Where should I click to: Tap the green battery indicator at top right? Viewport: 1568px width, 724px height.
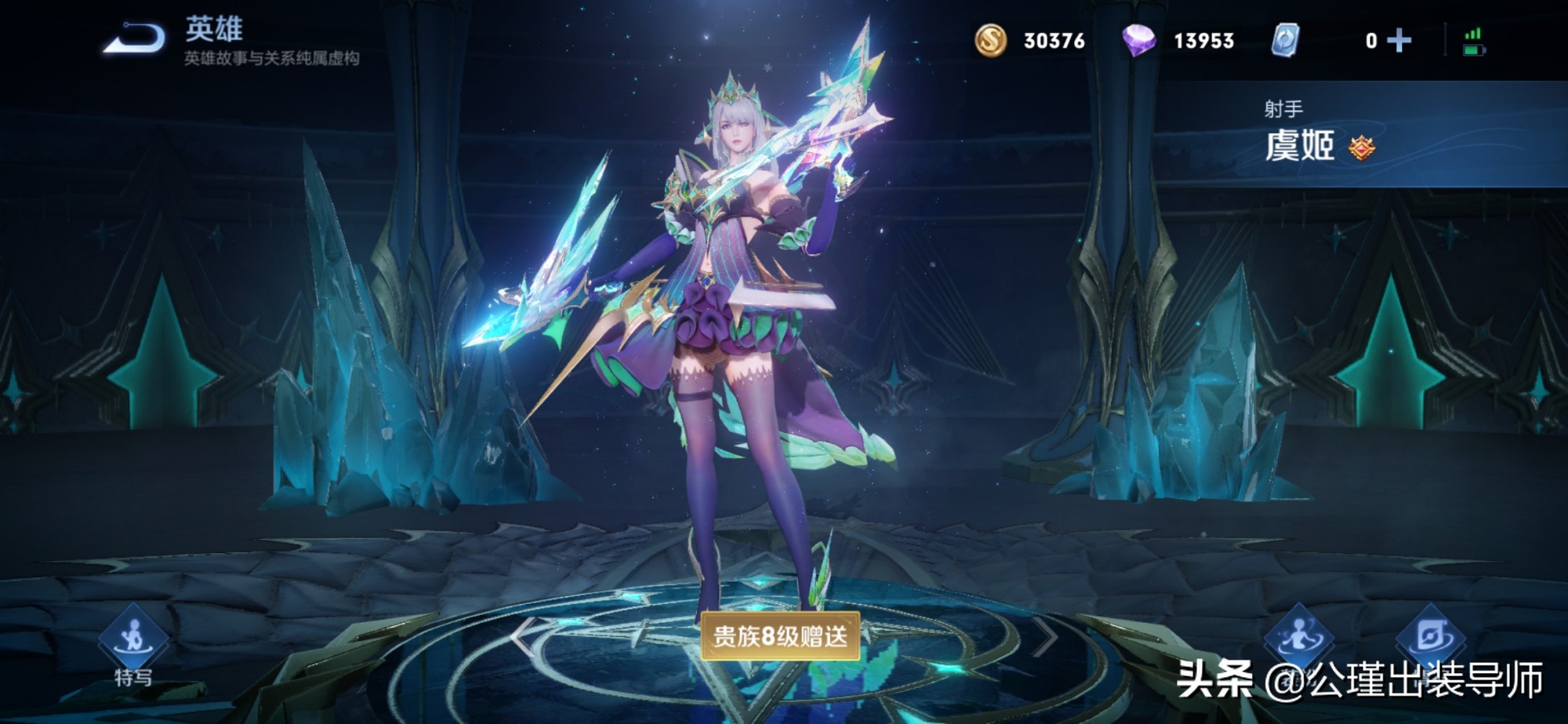[x=1474, y=50]
